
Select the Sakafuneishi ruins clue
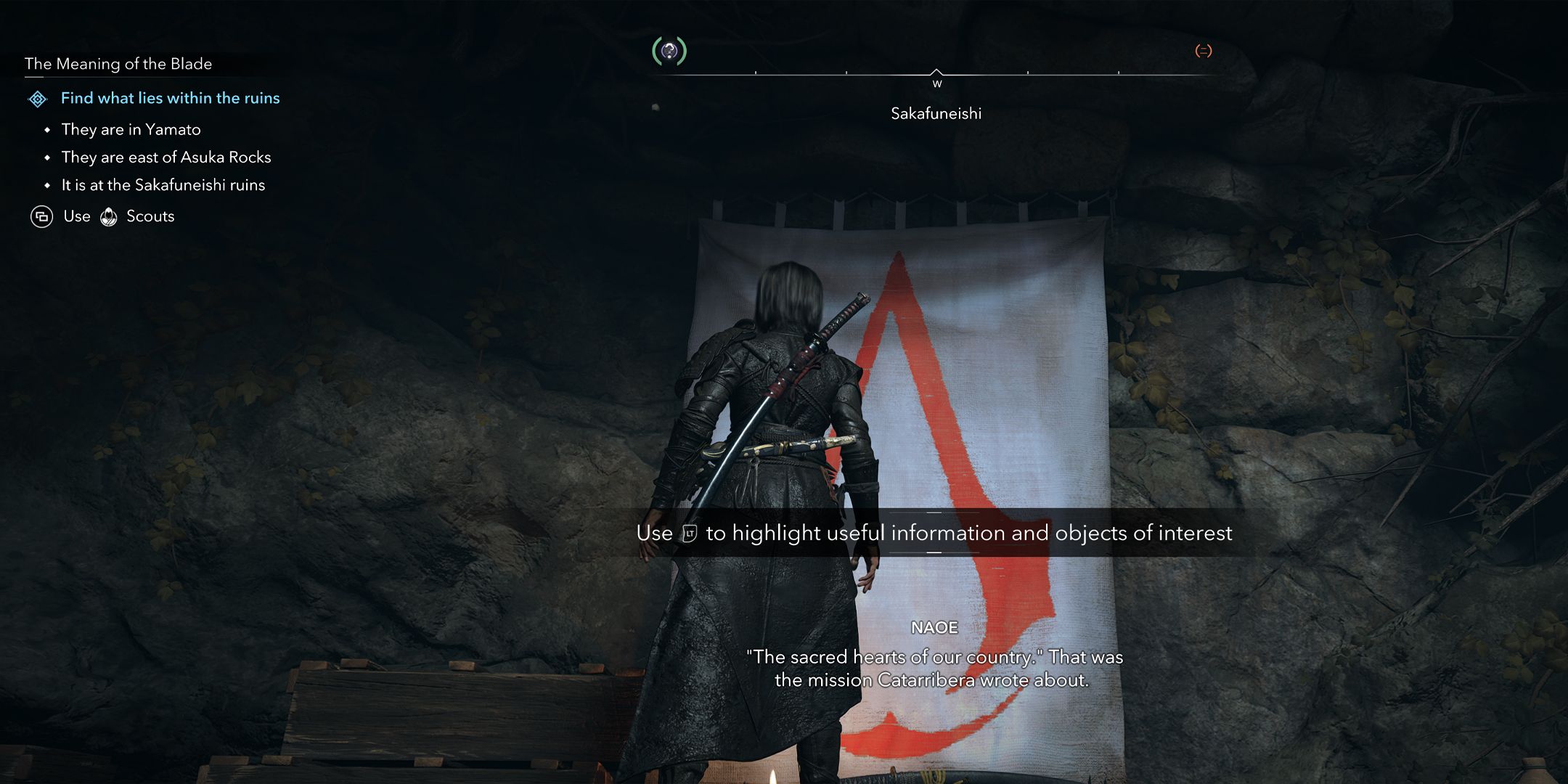tap(163, 185)
